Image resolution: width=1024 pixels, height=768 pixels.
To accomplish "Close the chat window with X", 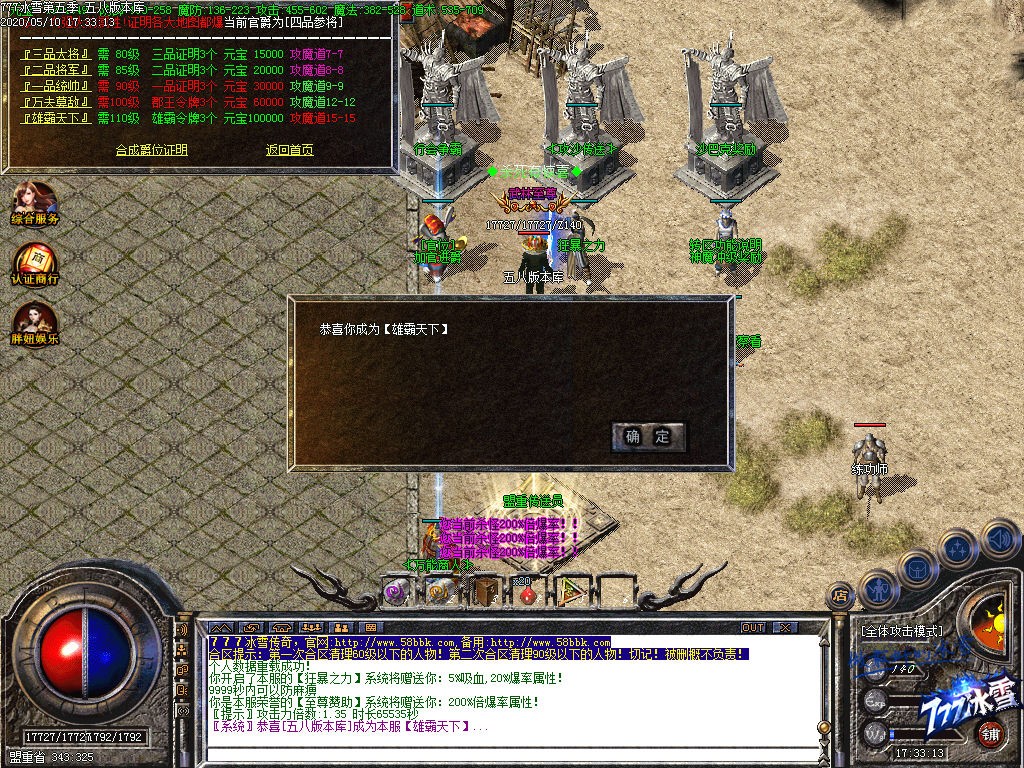I will (786, 627).
